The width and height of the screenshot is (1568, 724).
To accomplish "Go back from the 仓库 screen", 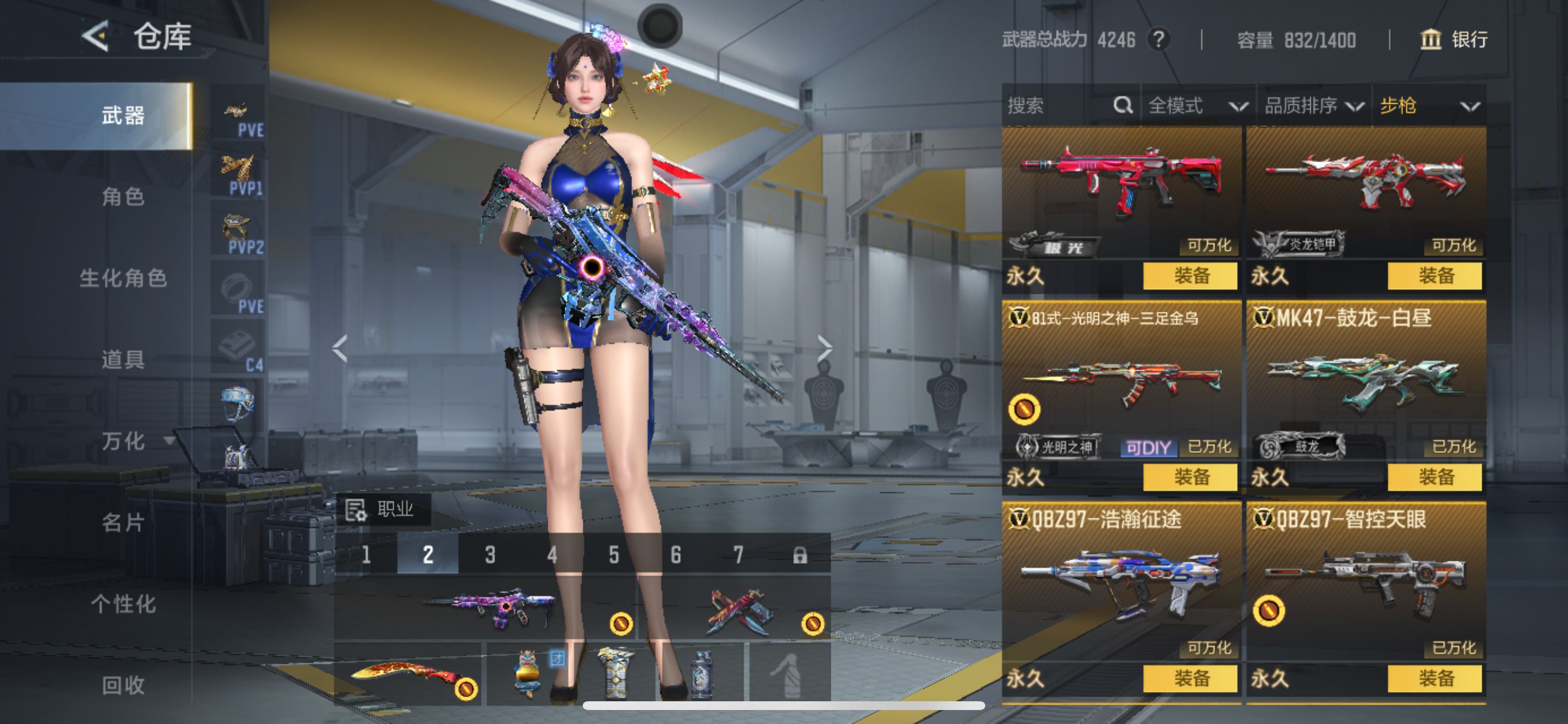I will [x=96, y=37].
